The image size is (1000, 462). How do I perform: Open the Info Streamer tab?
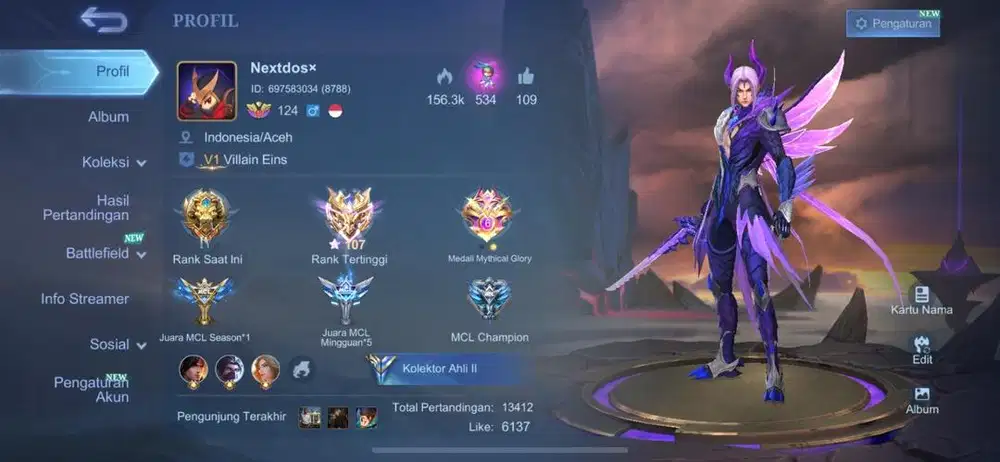click(x=85, y=299)
